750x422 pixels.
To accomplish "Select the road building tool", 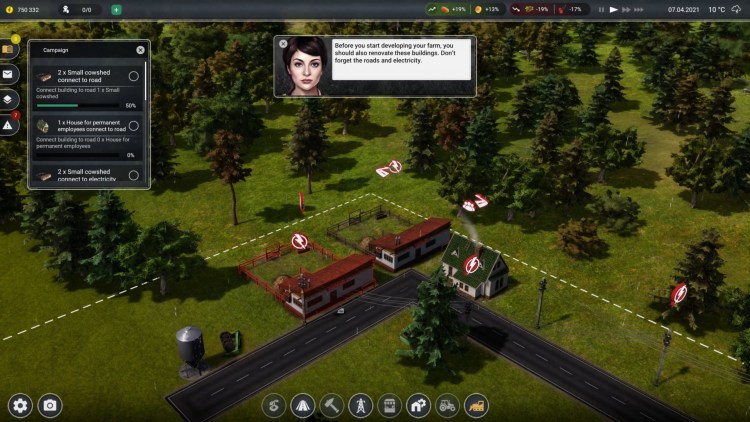I will click(x=302, y=405).
